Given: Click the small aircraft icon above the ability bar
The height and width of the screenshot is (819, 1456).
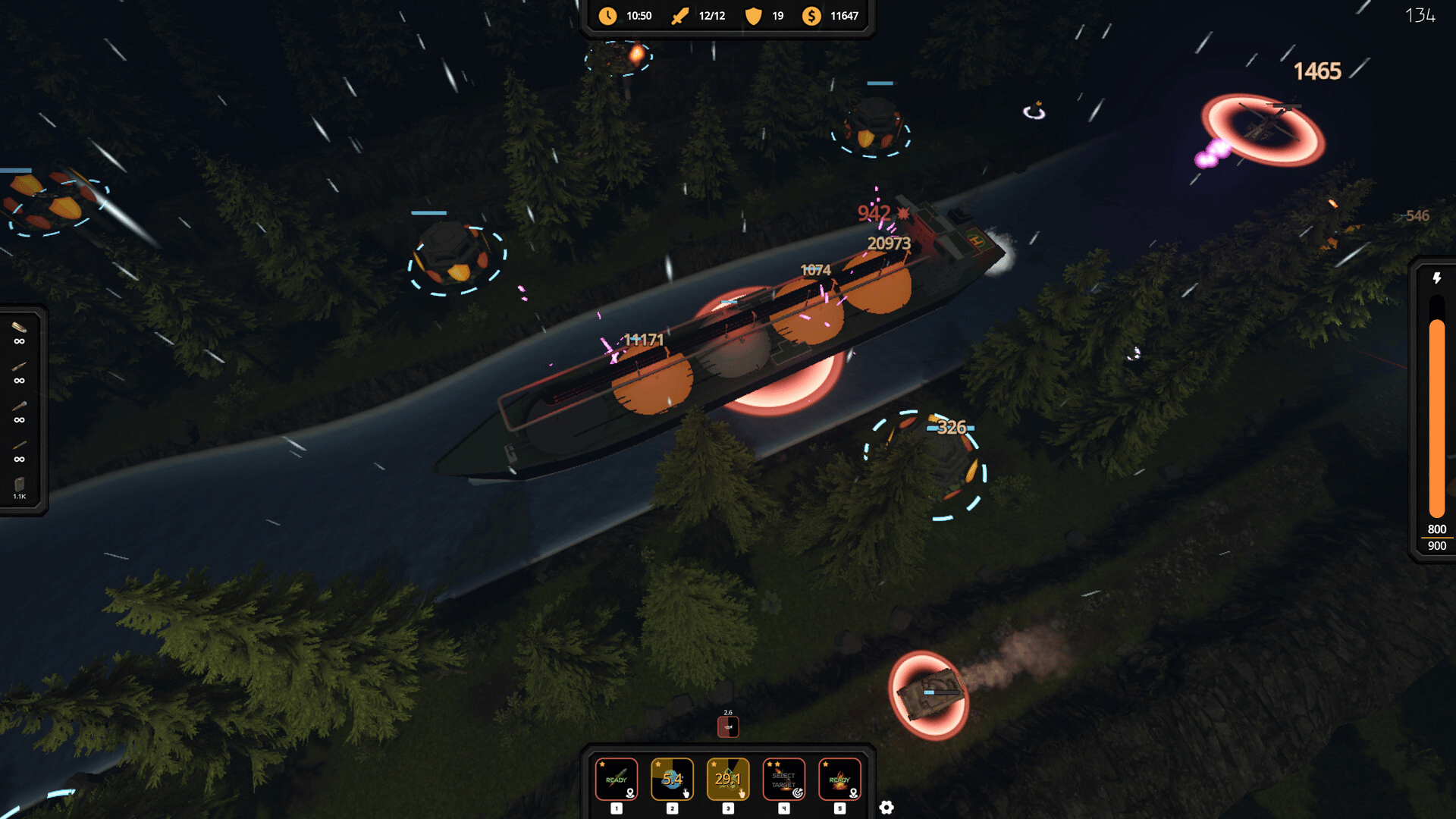Looking at the screenshot, I should click(x=728, y=726).
